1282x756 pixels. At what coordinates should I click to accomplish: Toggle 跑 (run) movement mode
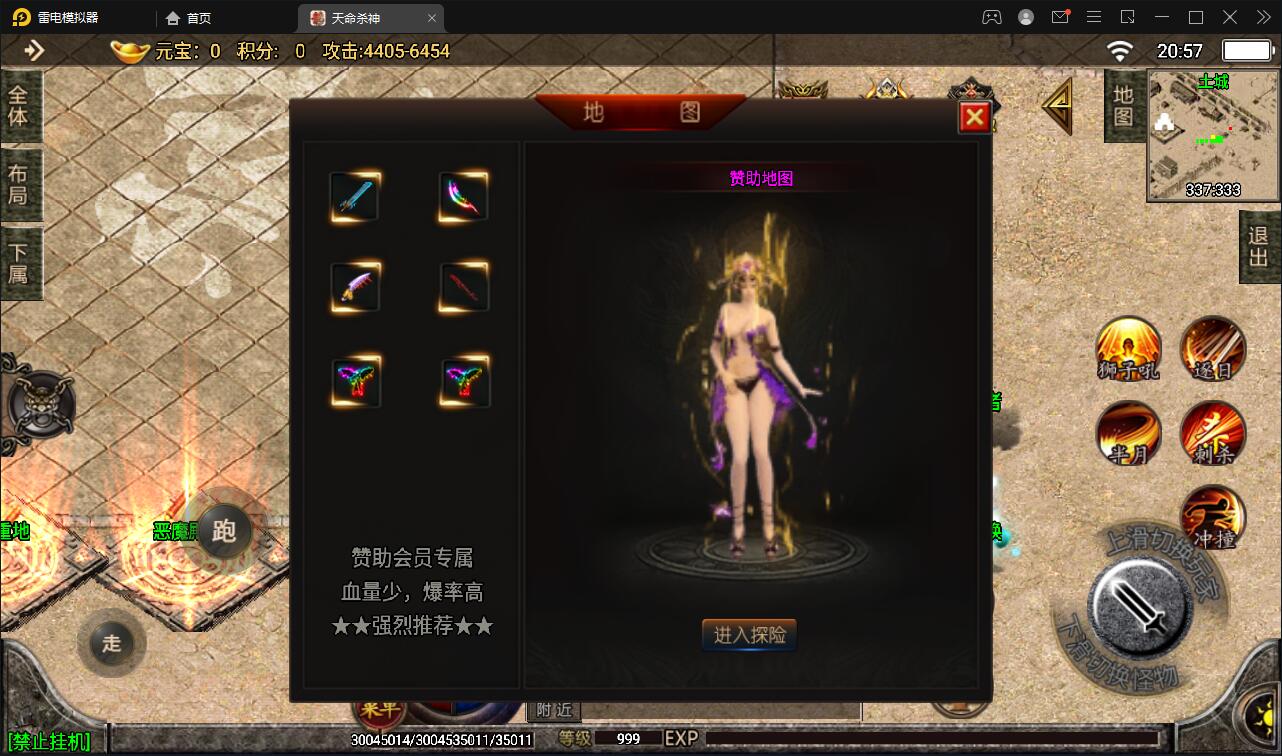click(225, 532)
